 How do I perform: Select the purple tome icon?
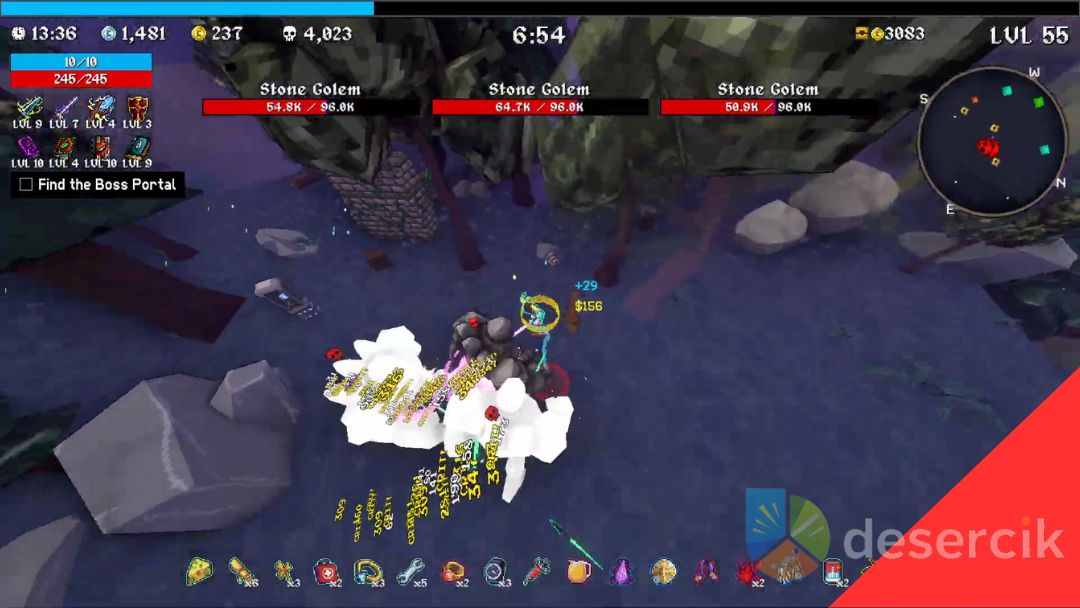[x=28, y=146]
